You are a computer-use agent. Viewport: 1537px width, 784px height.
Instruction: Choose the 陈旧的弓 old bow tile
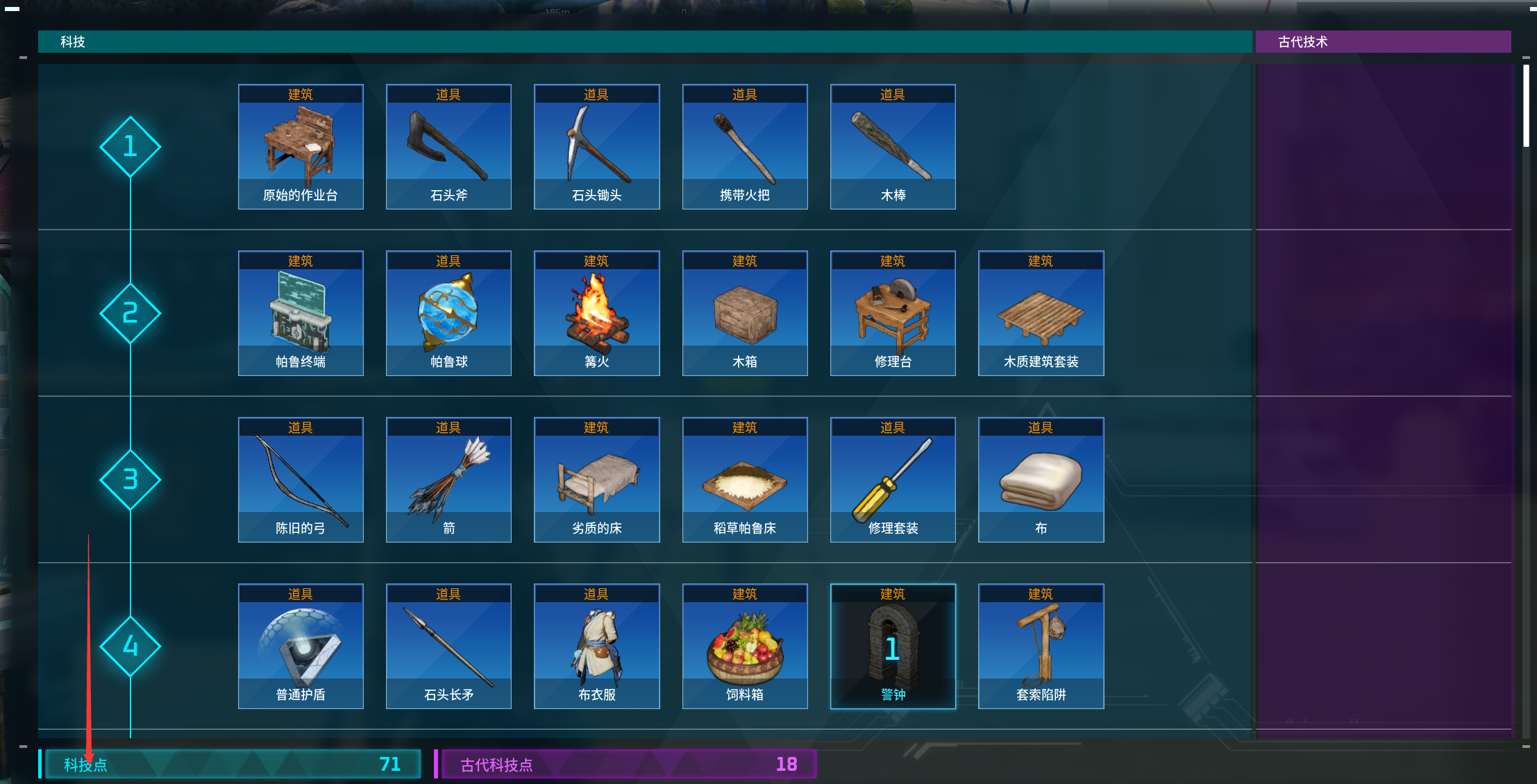[x=301, y=480]
